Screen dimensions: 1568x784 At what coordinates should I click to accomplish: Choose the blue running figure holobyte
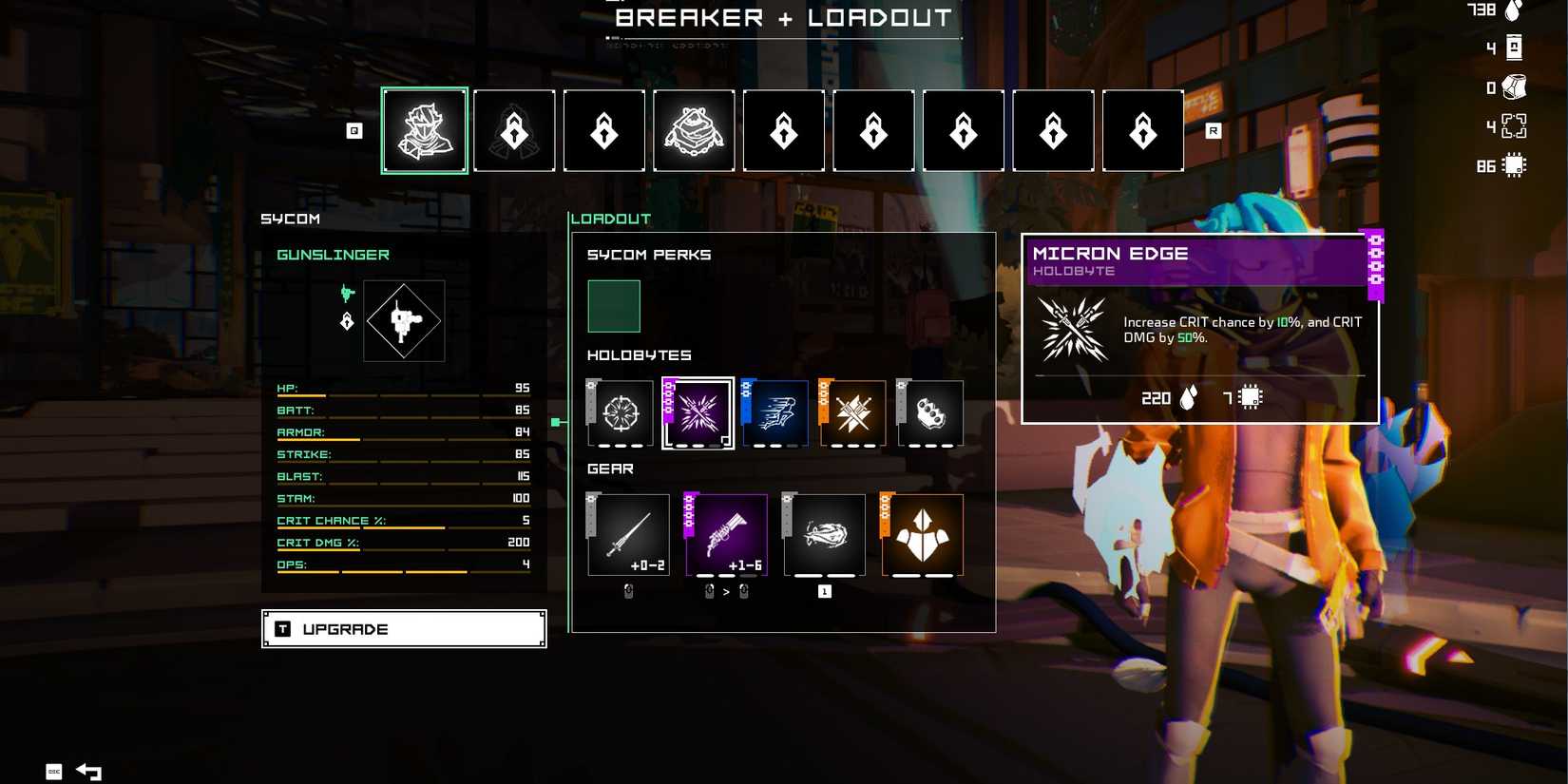coord(775,413)
